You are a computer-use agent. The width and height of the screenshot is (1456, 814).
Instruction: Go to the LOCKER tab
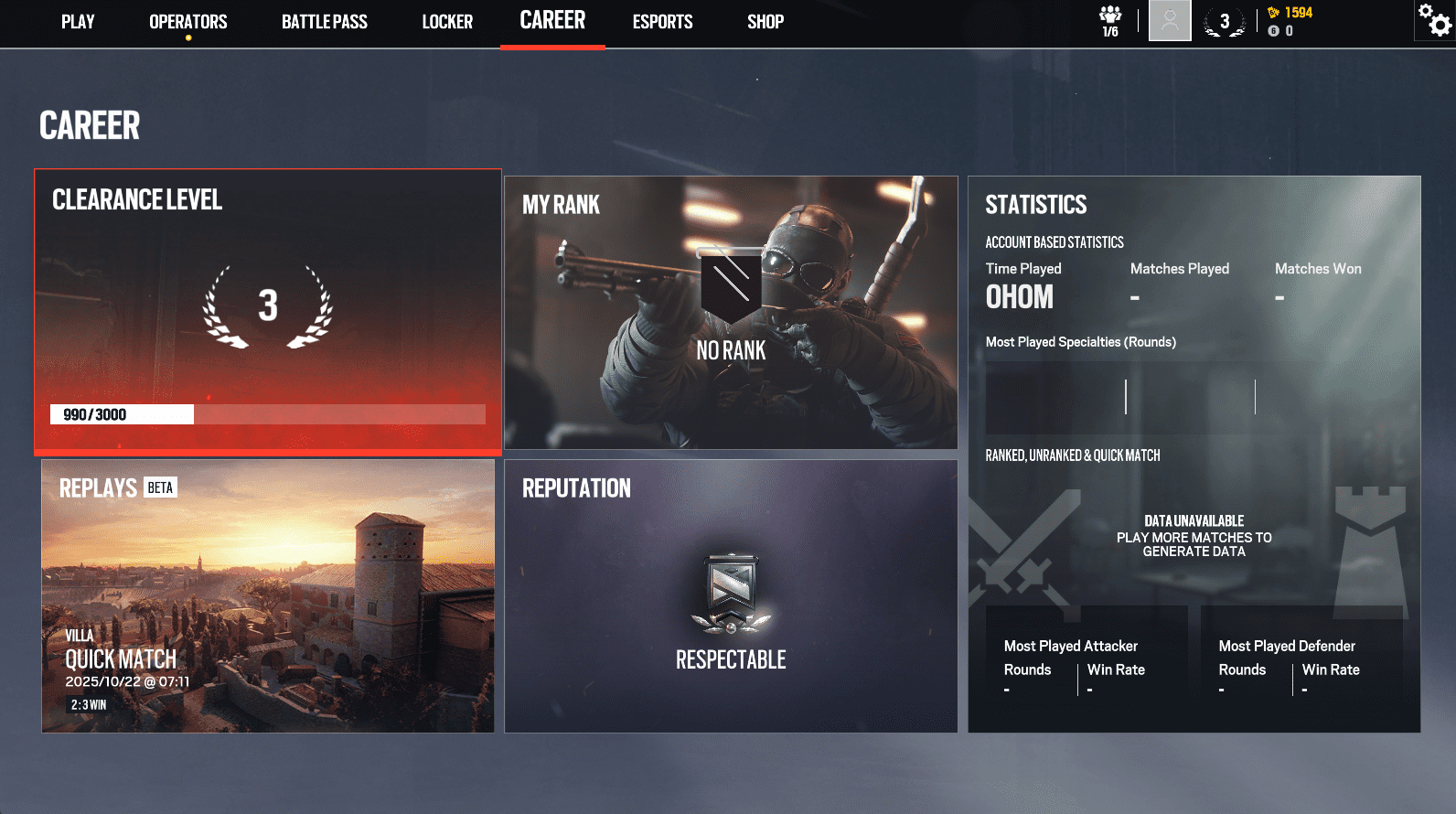click(x=447, y=22)
